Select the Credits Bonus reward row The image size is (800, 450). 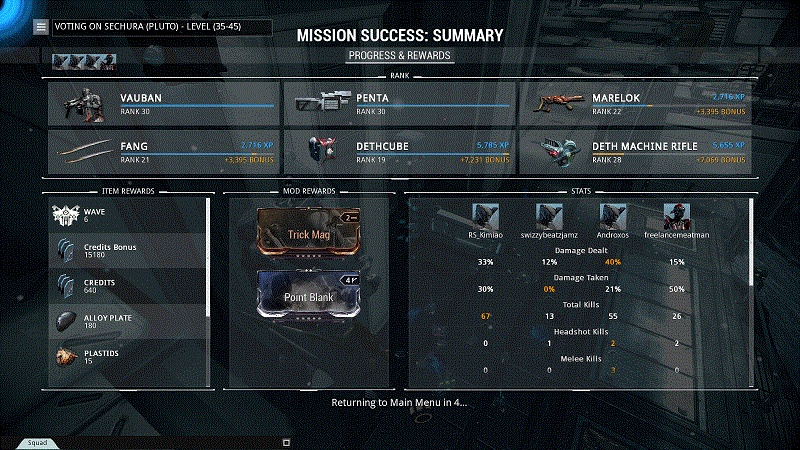(x=128, y=251)
